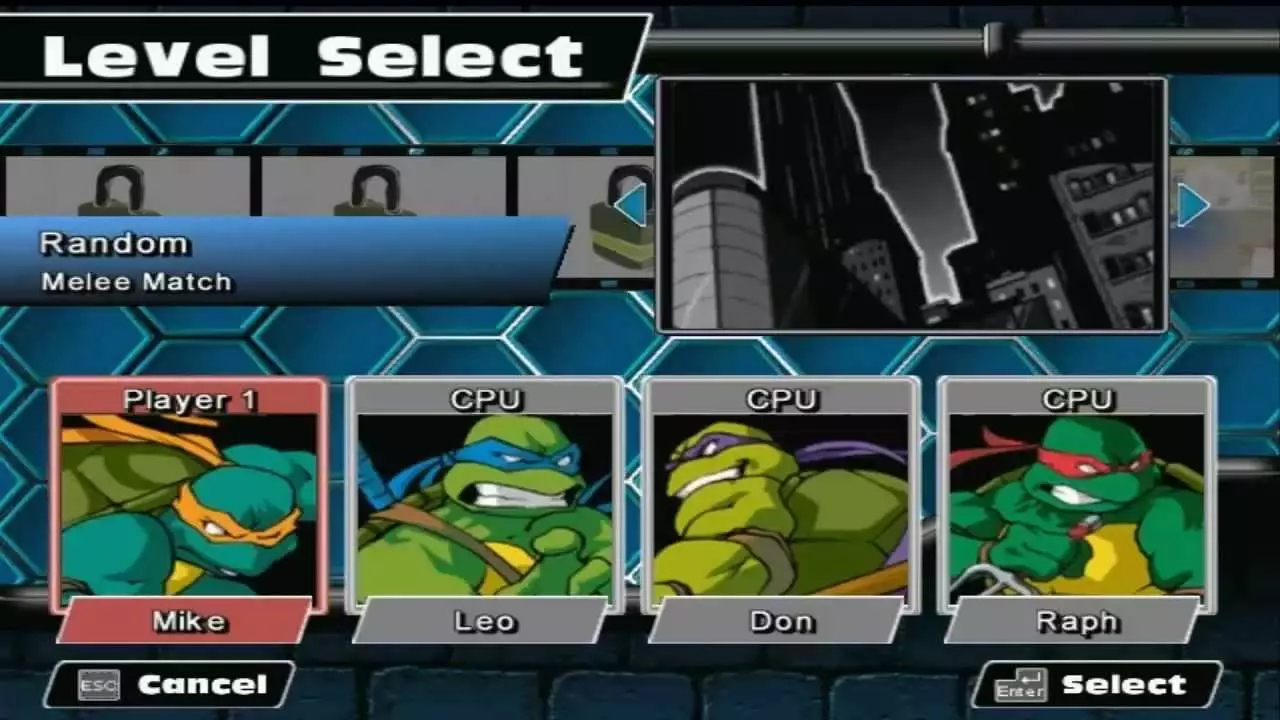Viewport: 1280px width, 720px height.
Task: Click the CPU header on Raph's card
Action: click(1080, 399)
